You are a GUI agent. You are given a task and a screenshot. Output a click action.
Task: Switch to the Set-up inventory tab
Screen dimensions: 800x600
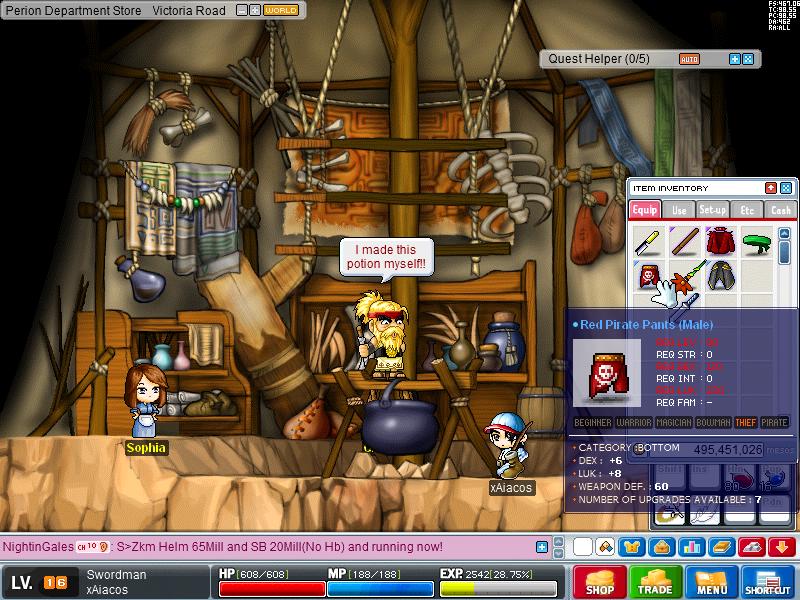tap(712, 210)
